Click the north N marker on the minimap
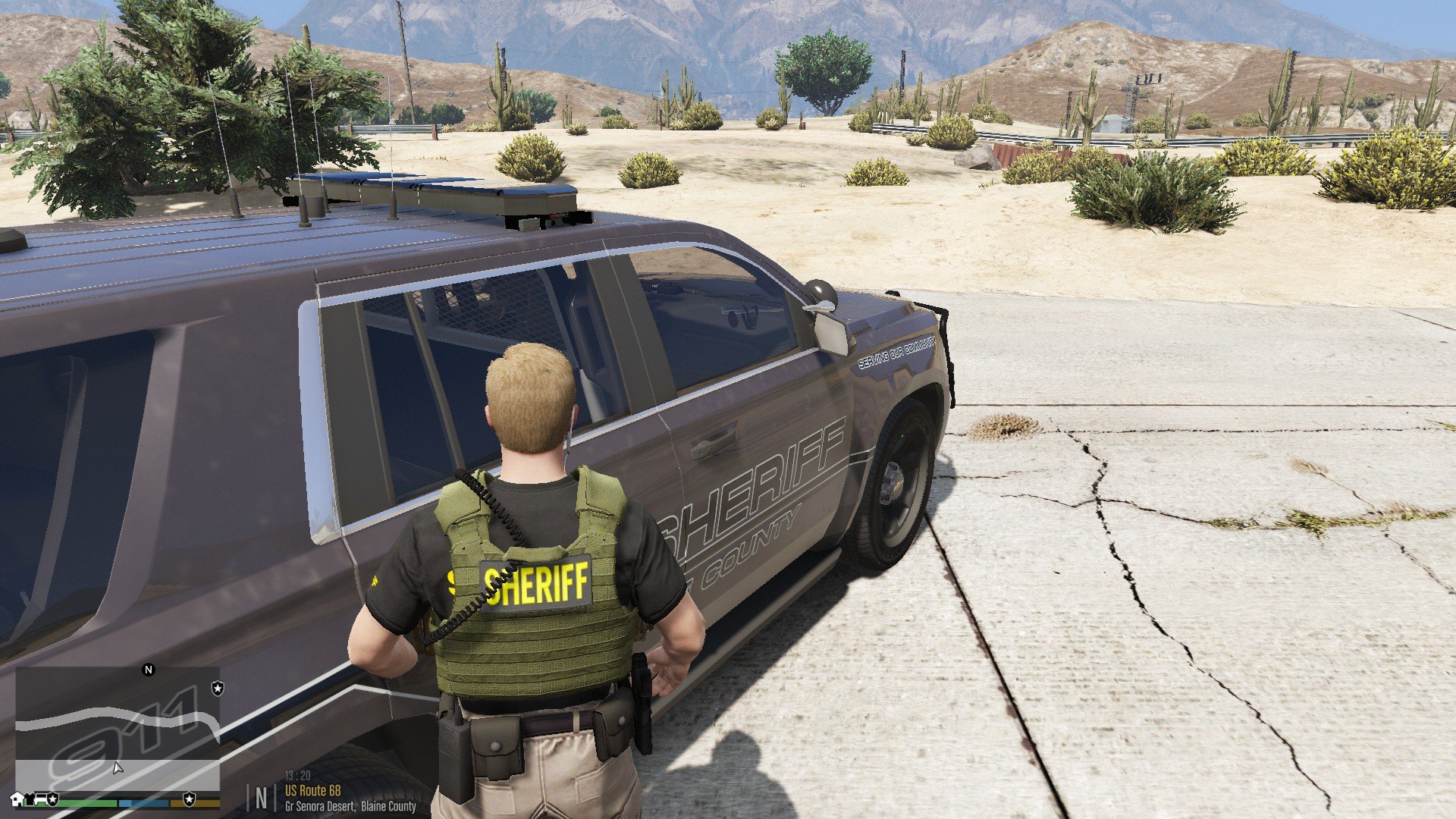Viewport: 1456px width, 819px height. 149,670
